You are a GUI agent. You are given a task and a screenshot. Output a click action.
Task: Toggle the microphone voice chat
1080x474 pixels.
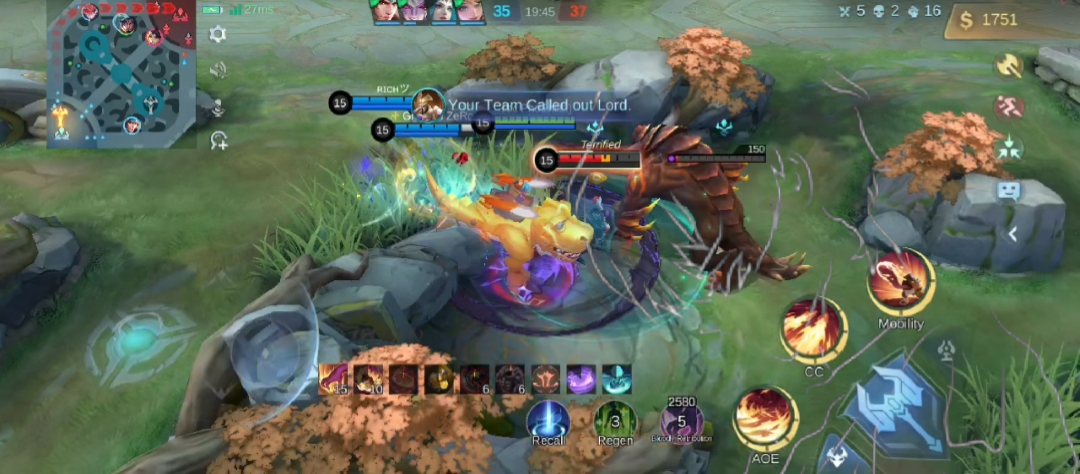pos(218,106)
